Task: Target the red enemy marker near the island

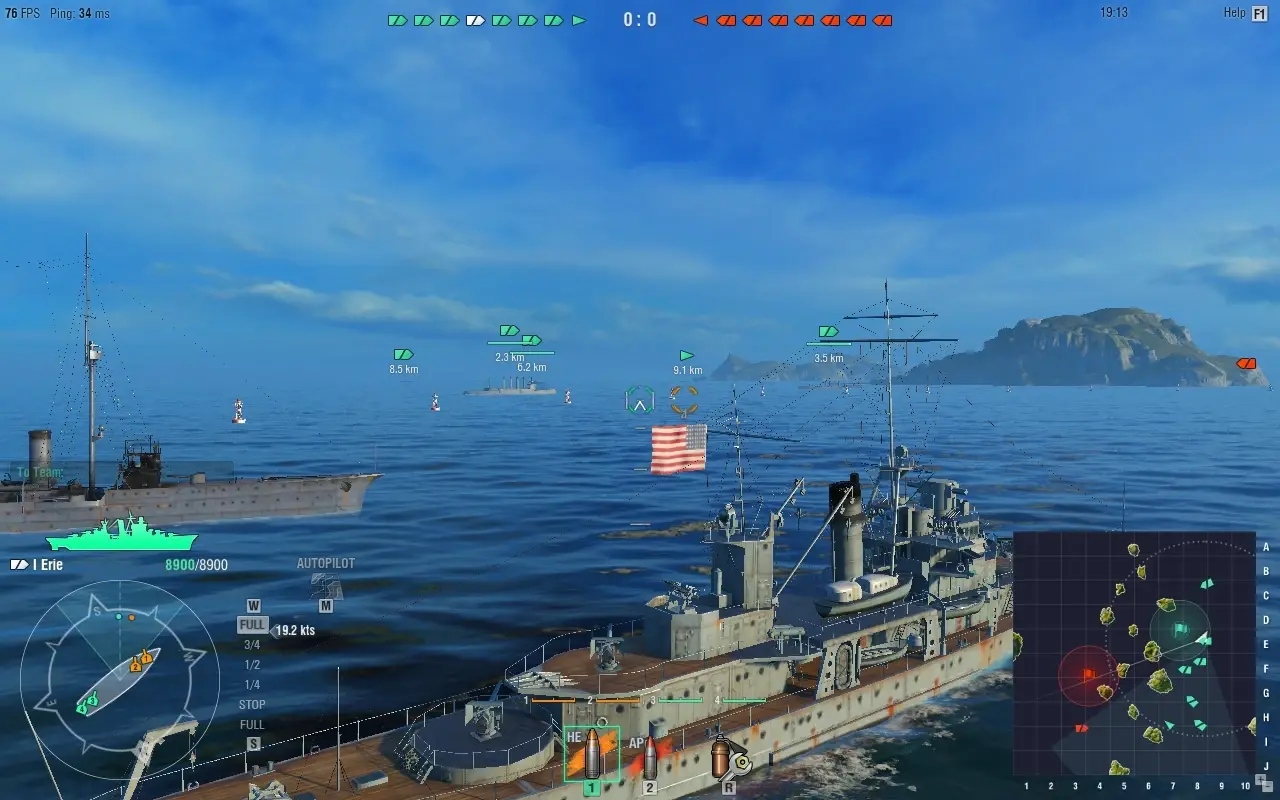Action: [x=1246, y=363]
